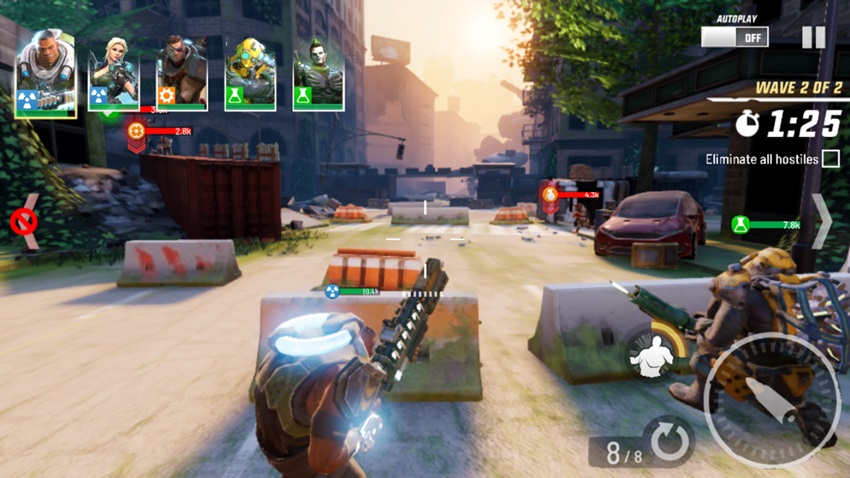Tap the right cover-switch arrow

820,221
